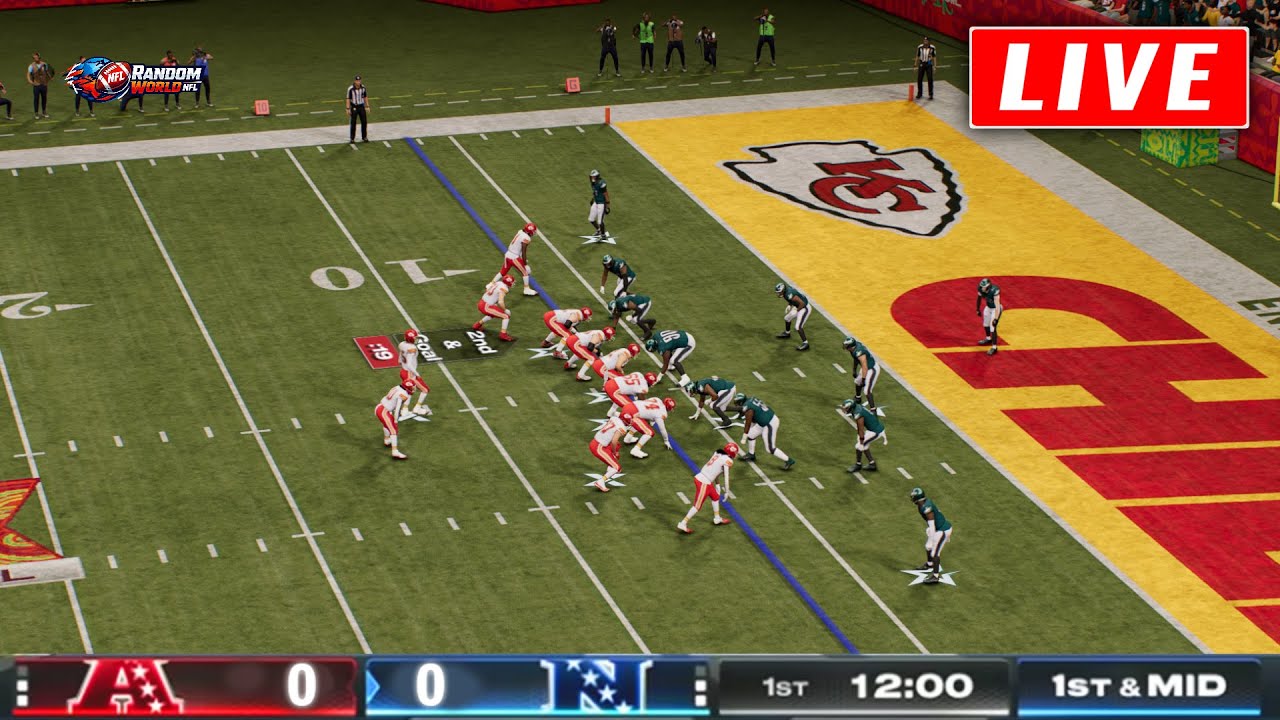
Task: Toggle the red LIVE indicator badge
Action: click(1108, 70)
